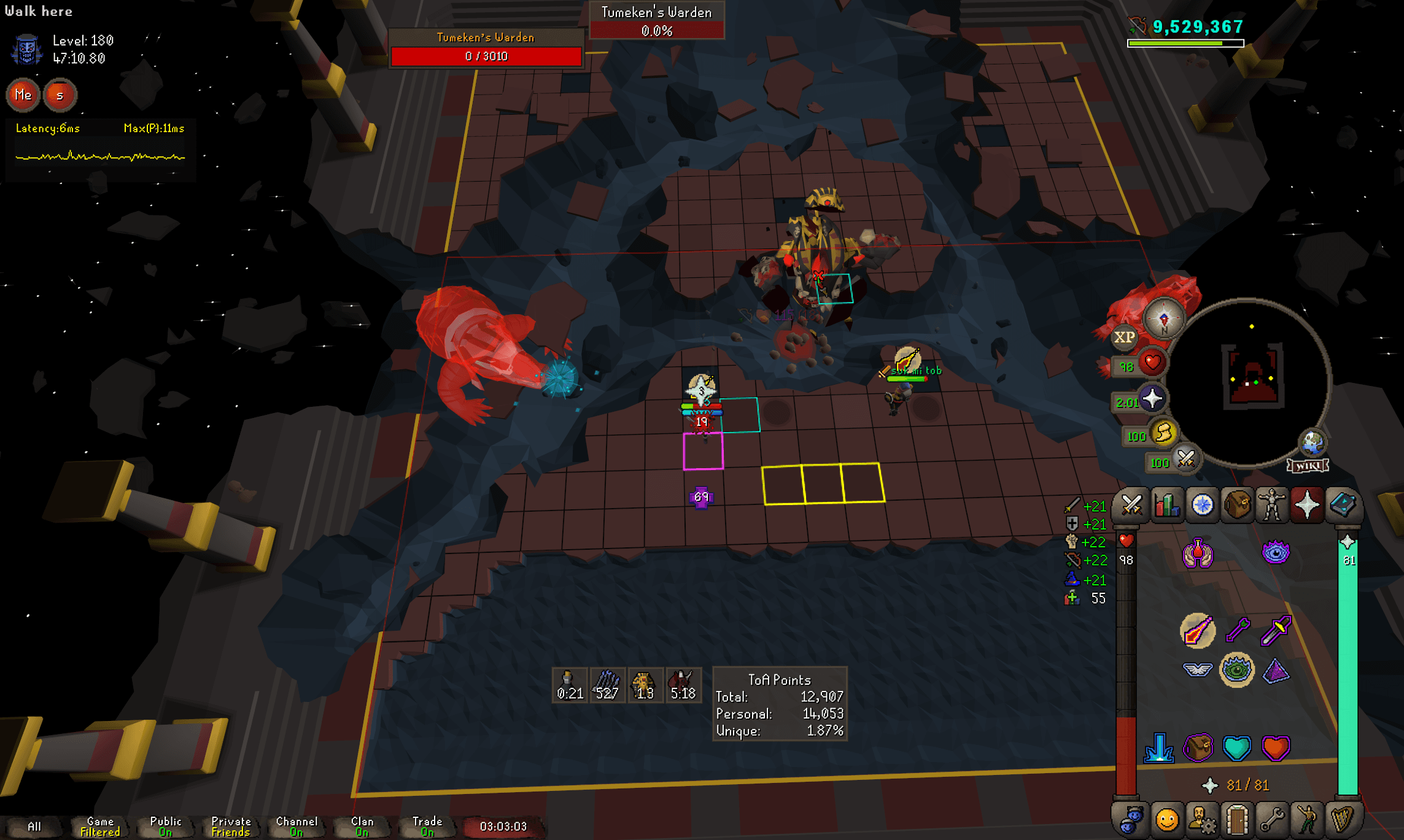Click the Trade chat filter button
1404x840 pixels.
[428, 825]
